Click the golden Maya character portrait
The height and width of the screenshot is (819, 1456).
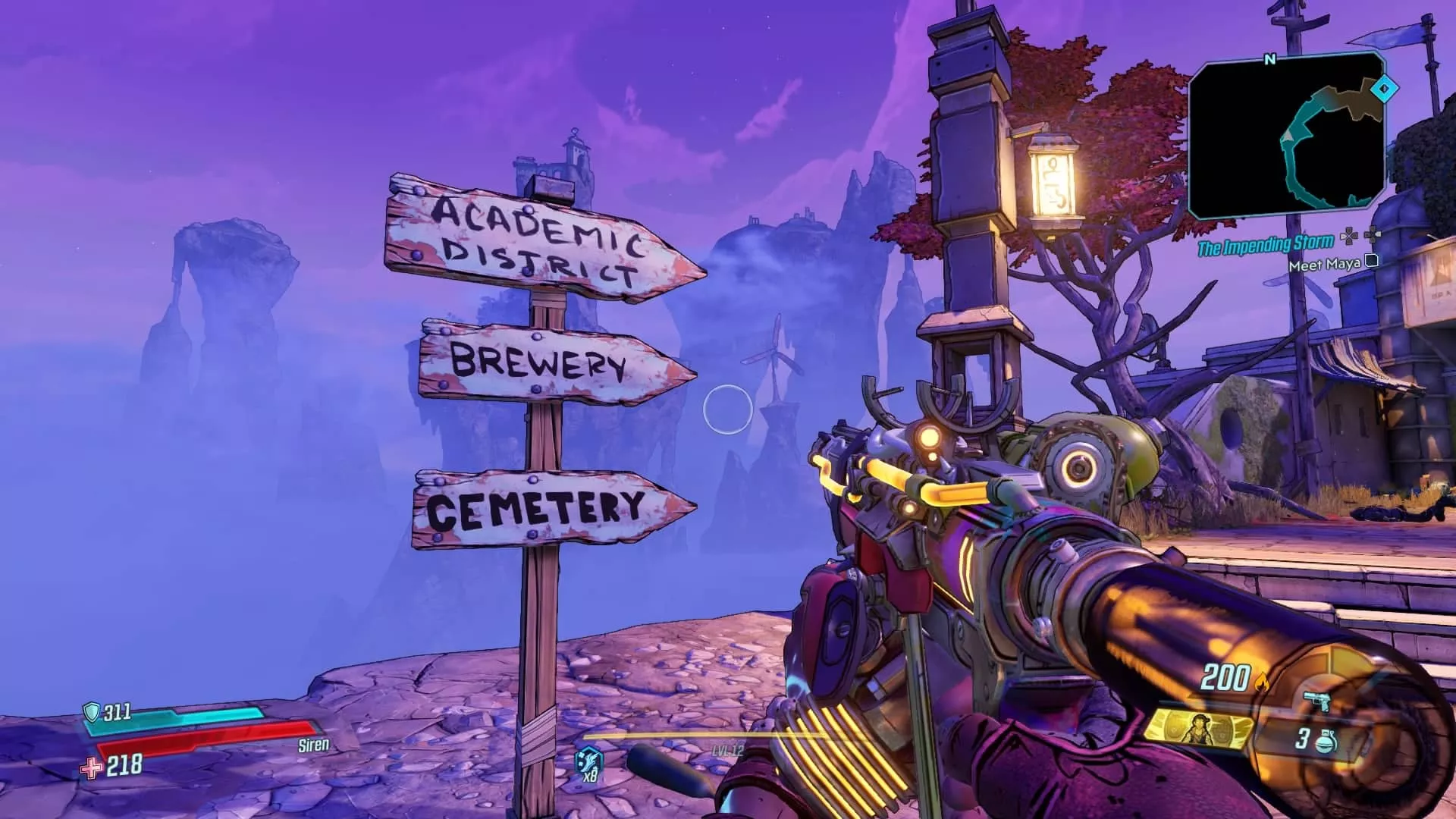tap(1200, 730)
